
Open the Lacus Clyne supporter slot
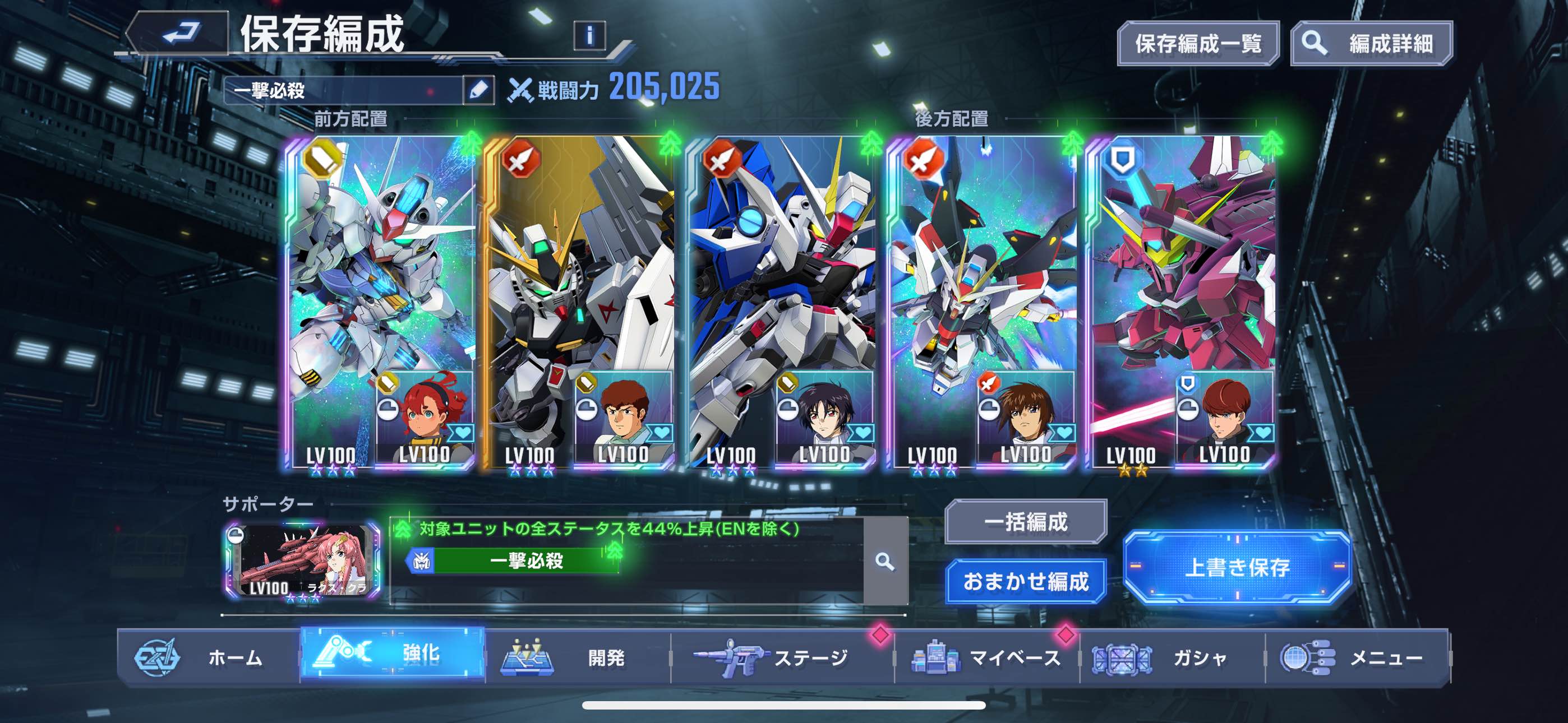tap(303, 560)
